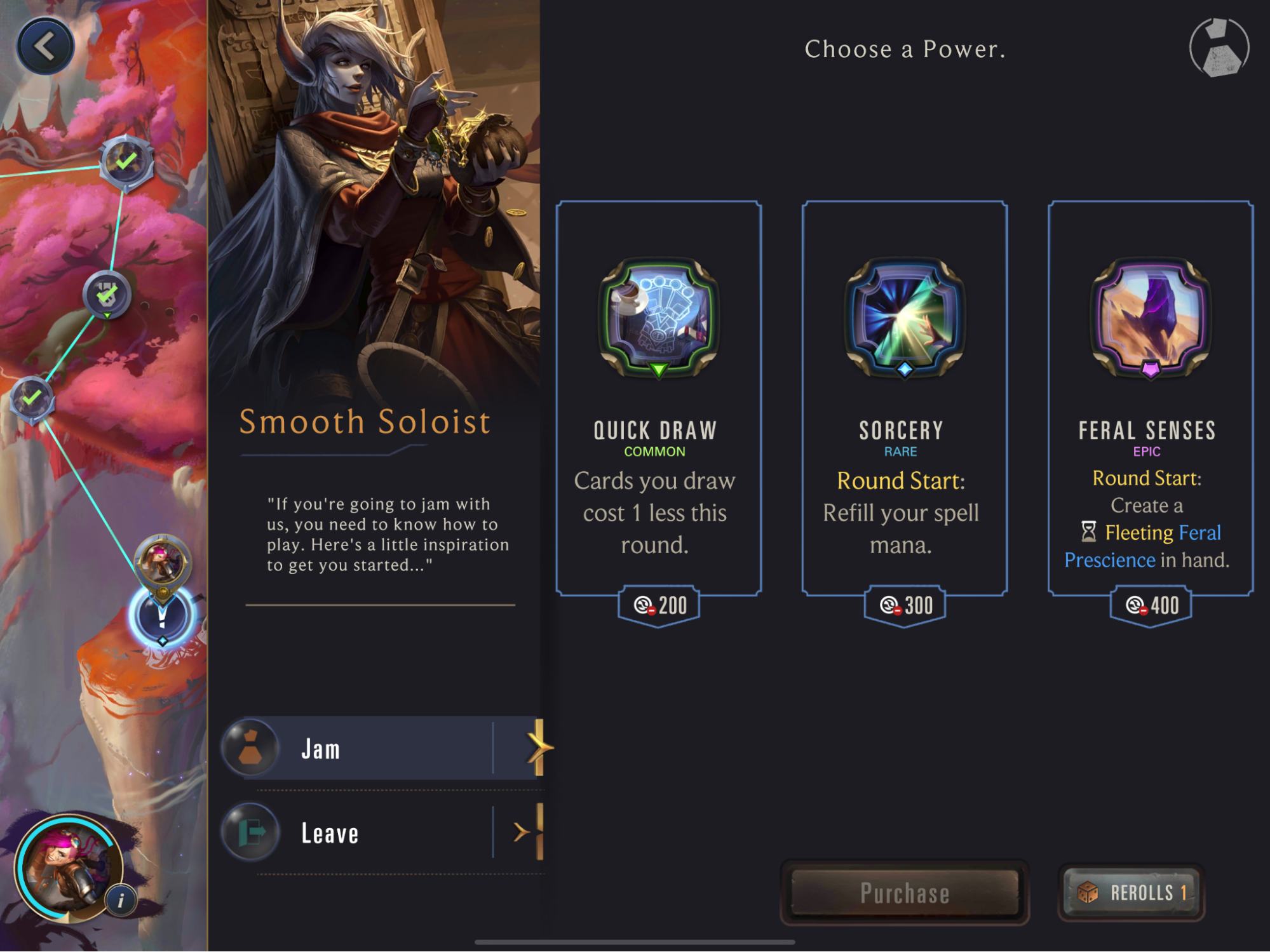Select the Quick Draw power card

tap(658, 399)
